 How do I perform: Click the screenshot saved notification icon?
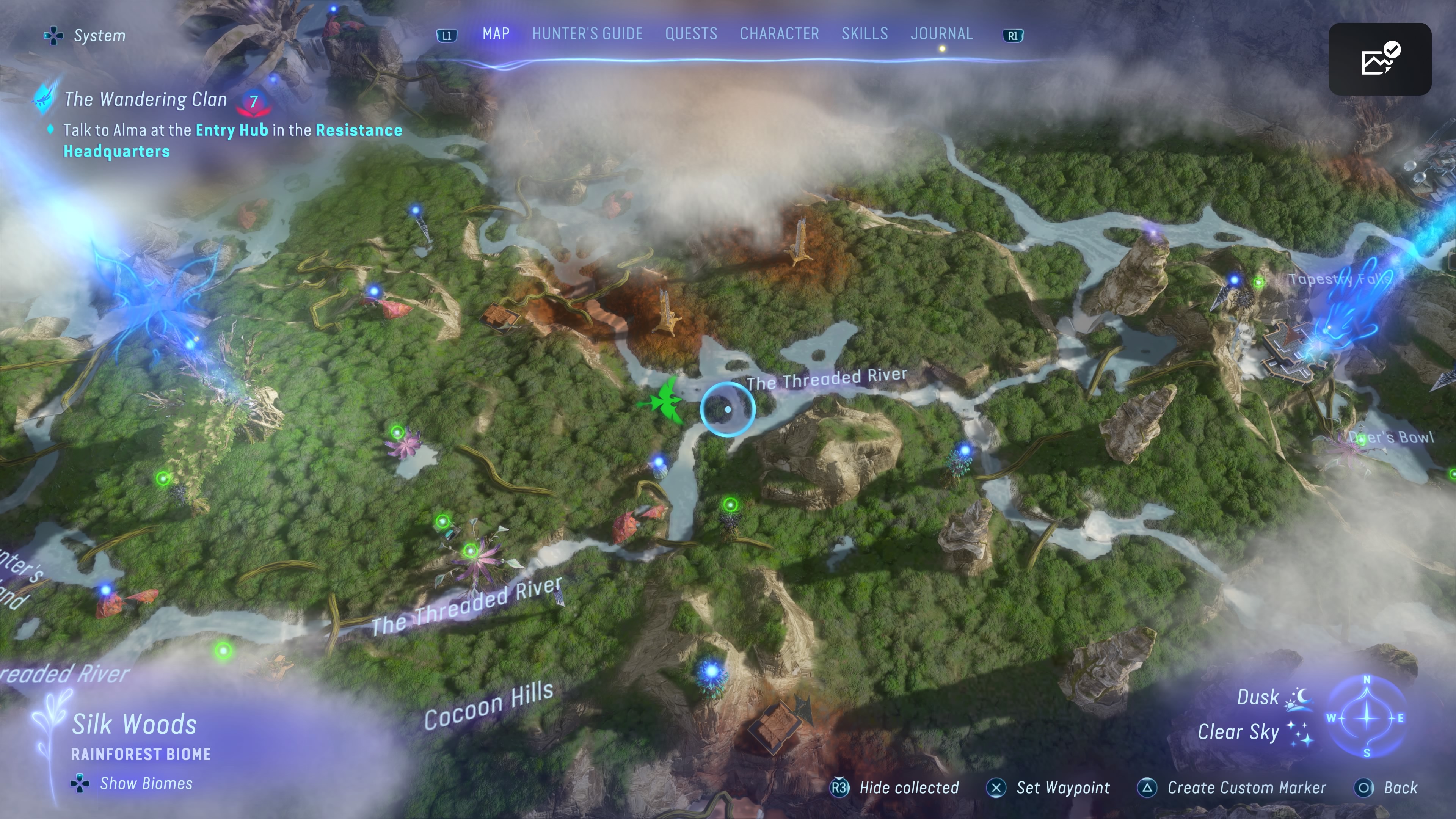[x=1379, y=59]
